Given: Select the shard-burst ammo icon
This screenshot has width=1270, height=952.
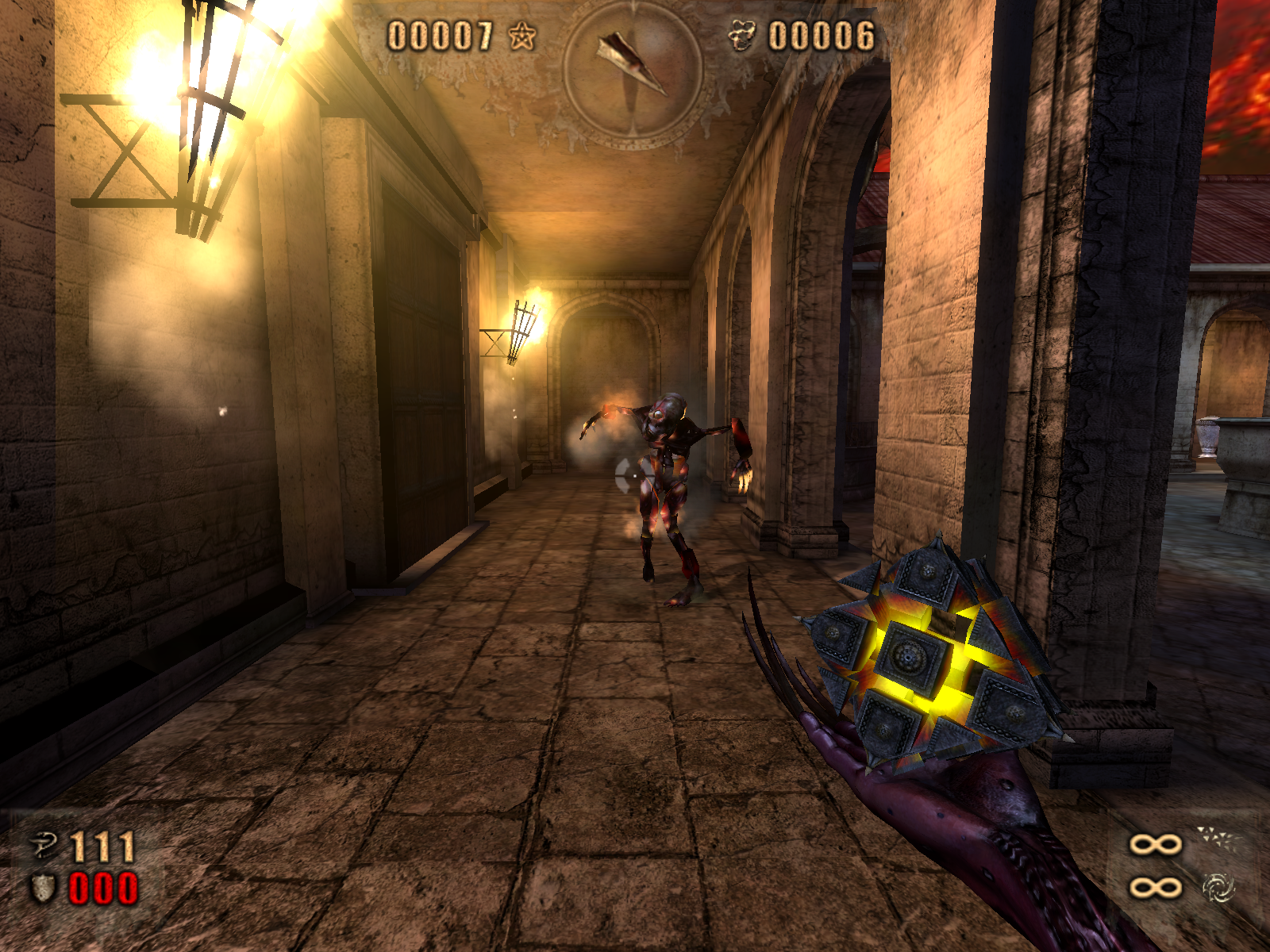Looking at the screenshot, I should pos(1217,839).
